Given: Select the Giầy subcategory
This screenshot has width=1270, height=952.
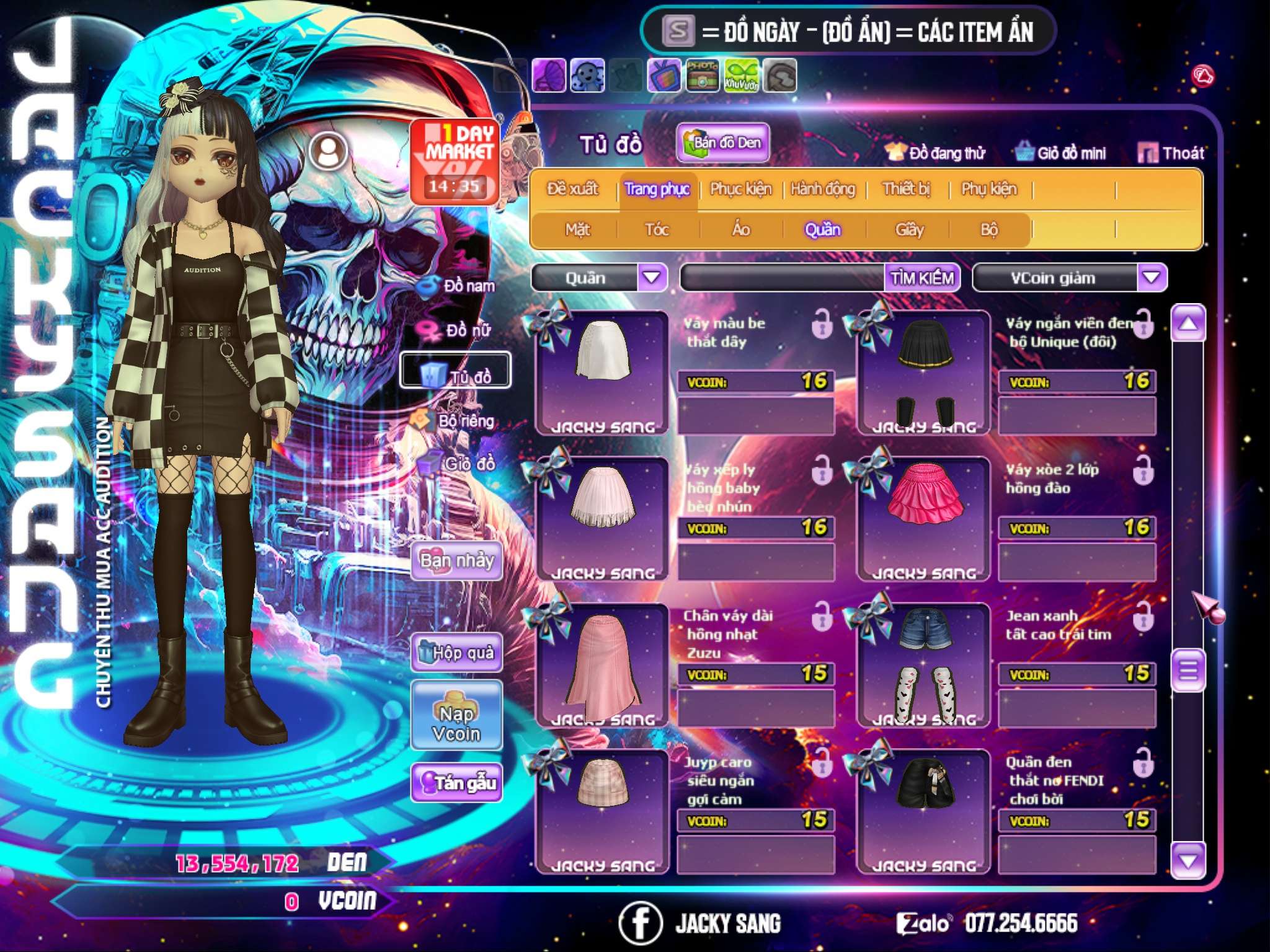Looking at the screenshot, I should point(909,230).
